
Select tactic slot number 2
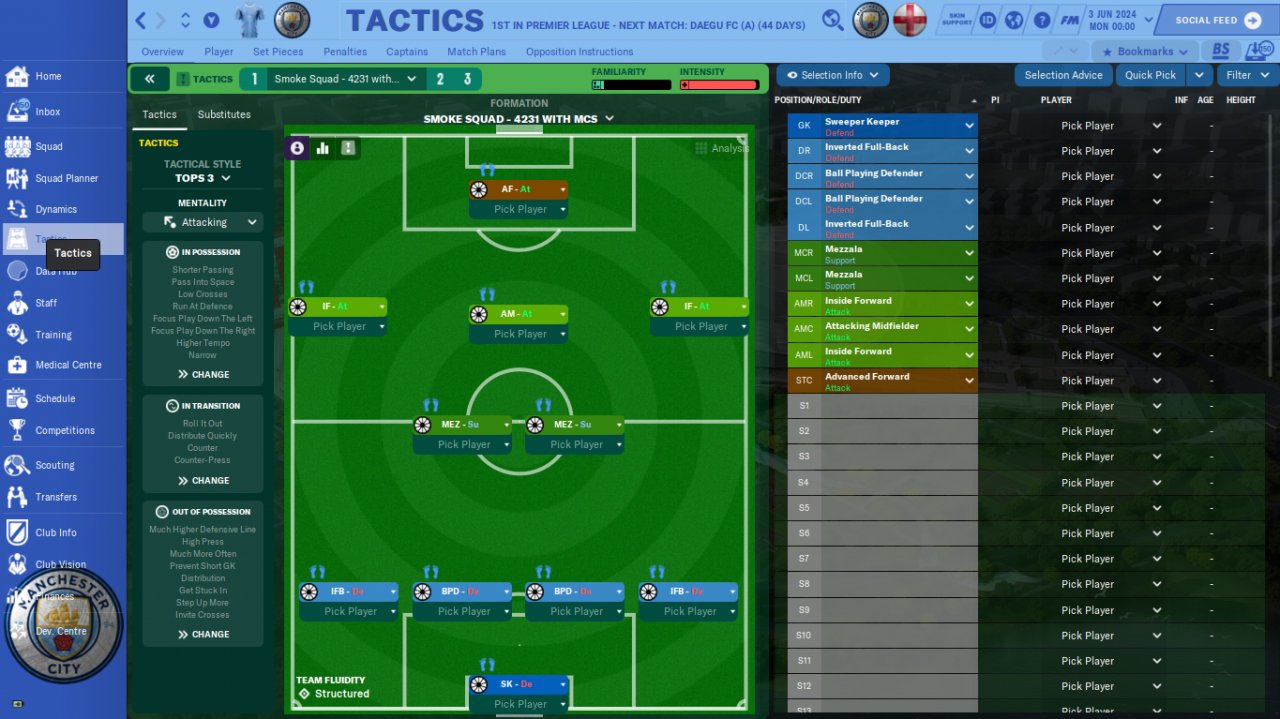pyautogui.click(x=440, y=79)
